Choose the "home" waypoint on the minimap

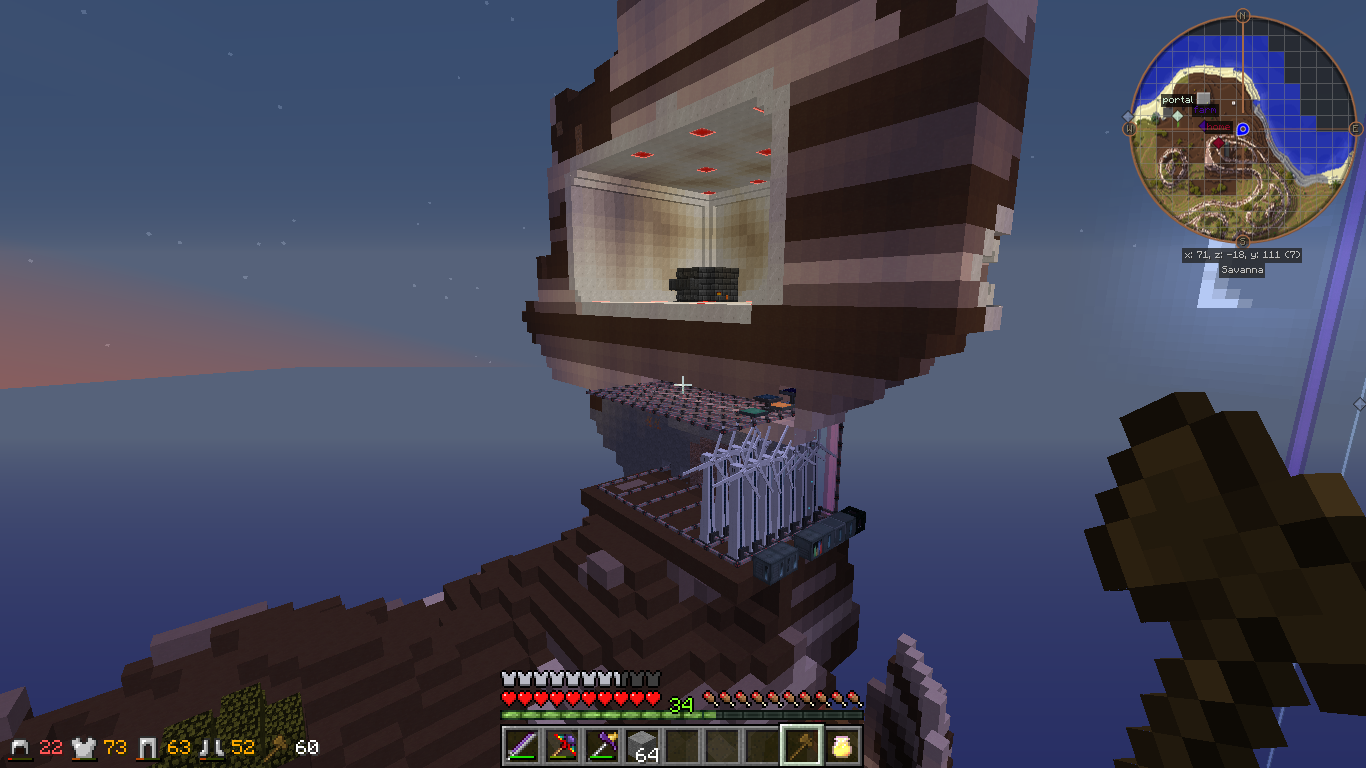[x=1217, y=126]
